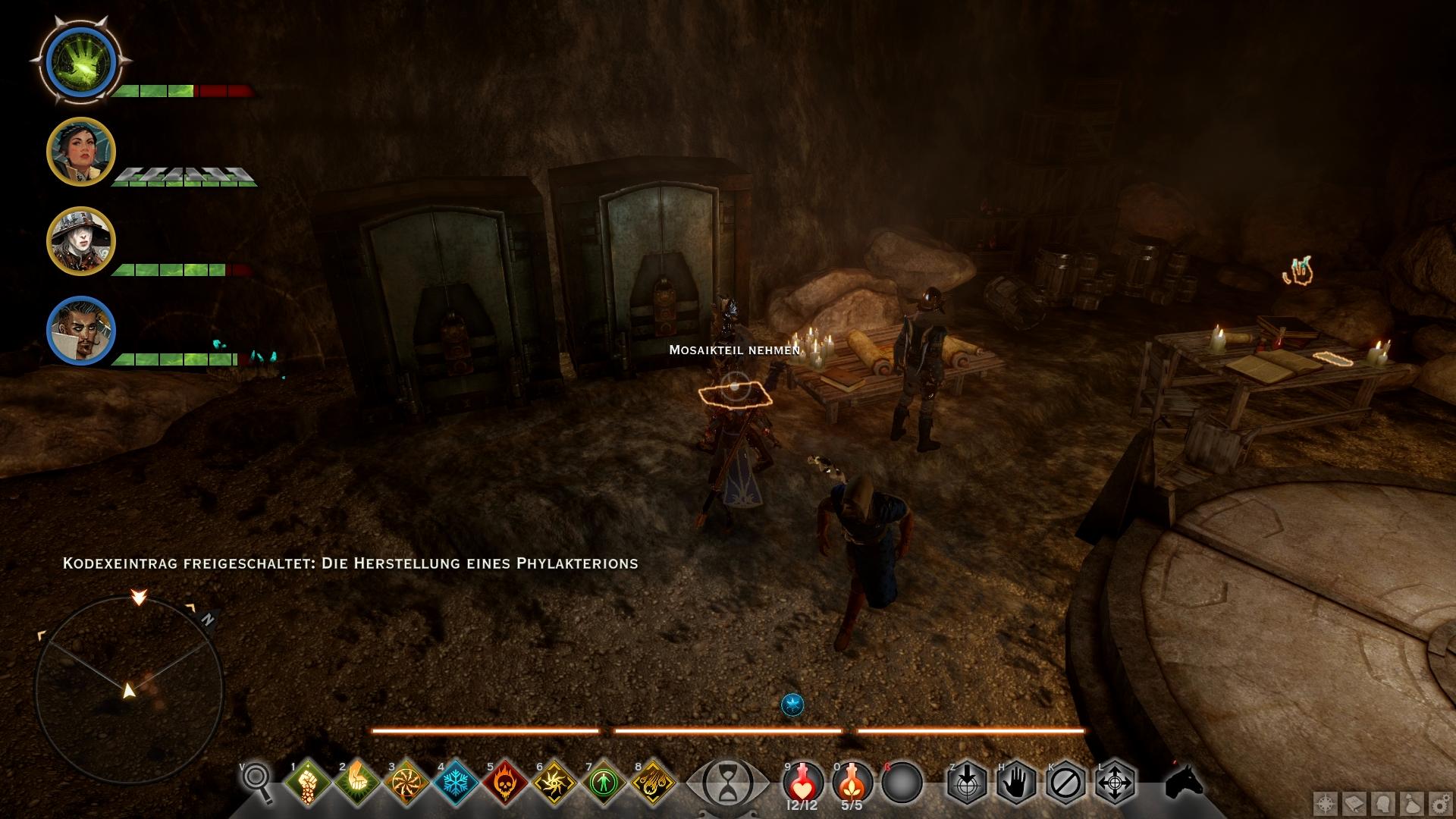Viewport: 1456px width, 819px height.
Task: Use the stone fist ability
Action: (308, 783)
